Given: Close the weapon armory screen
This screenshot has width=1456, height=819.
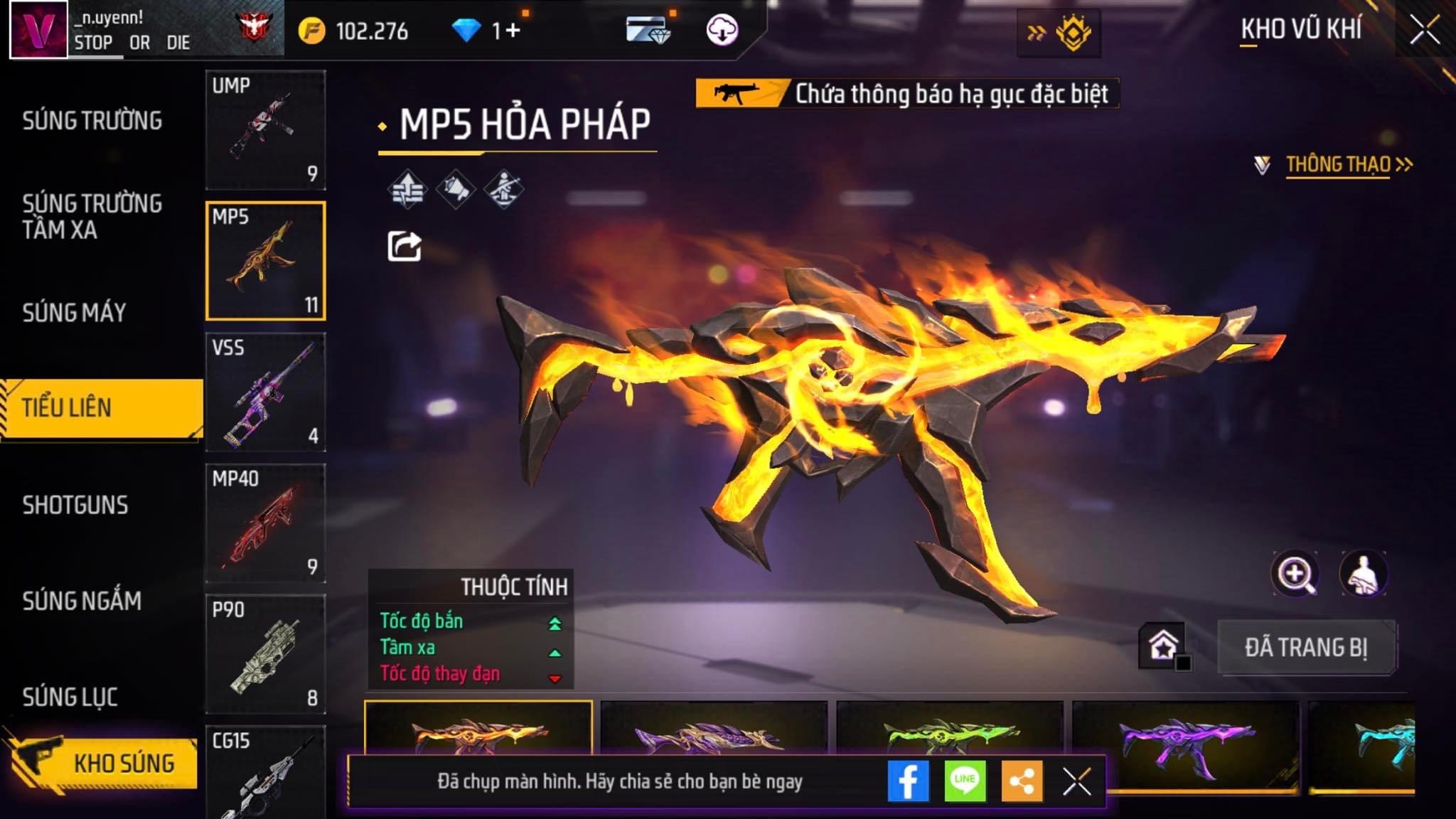Looking at the screenshot, I should 1425,31.
